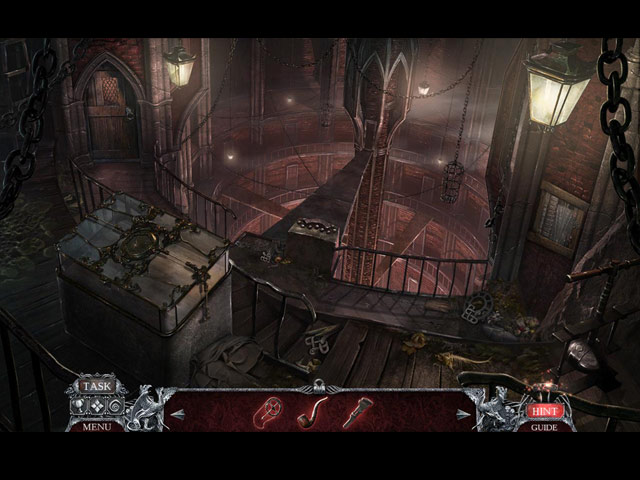The image size is (640, 480).
Task: Open the Task list
Action: pos(97,386)
